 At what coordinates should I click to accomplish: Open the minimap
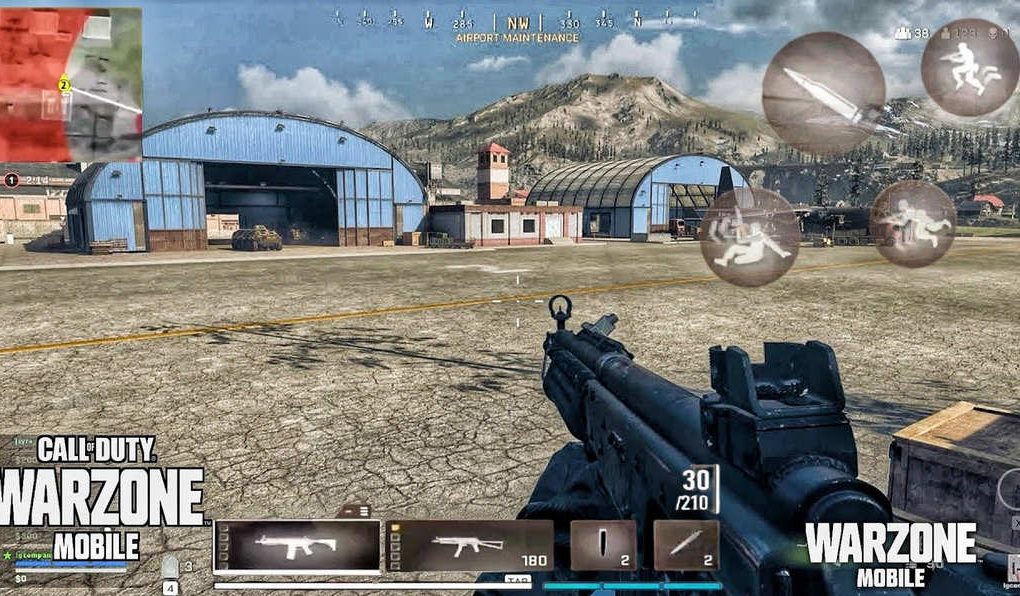pos(71,85)
